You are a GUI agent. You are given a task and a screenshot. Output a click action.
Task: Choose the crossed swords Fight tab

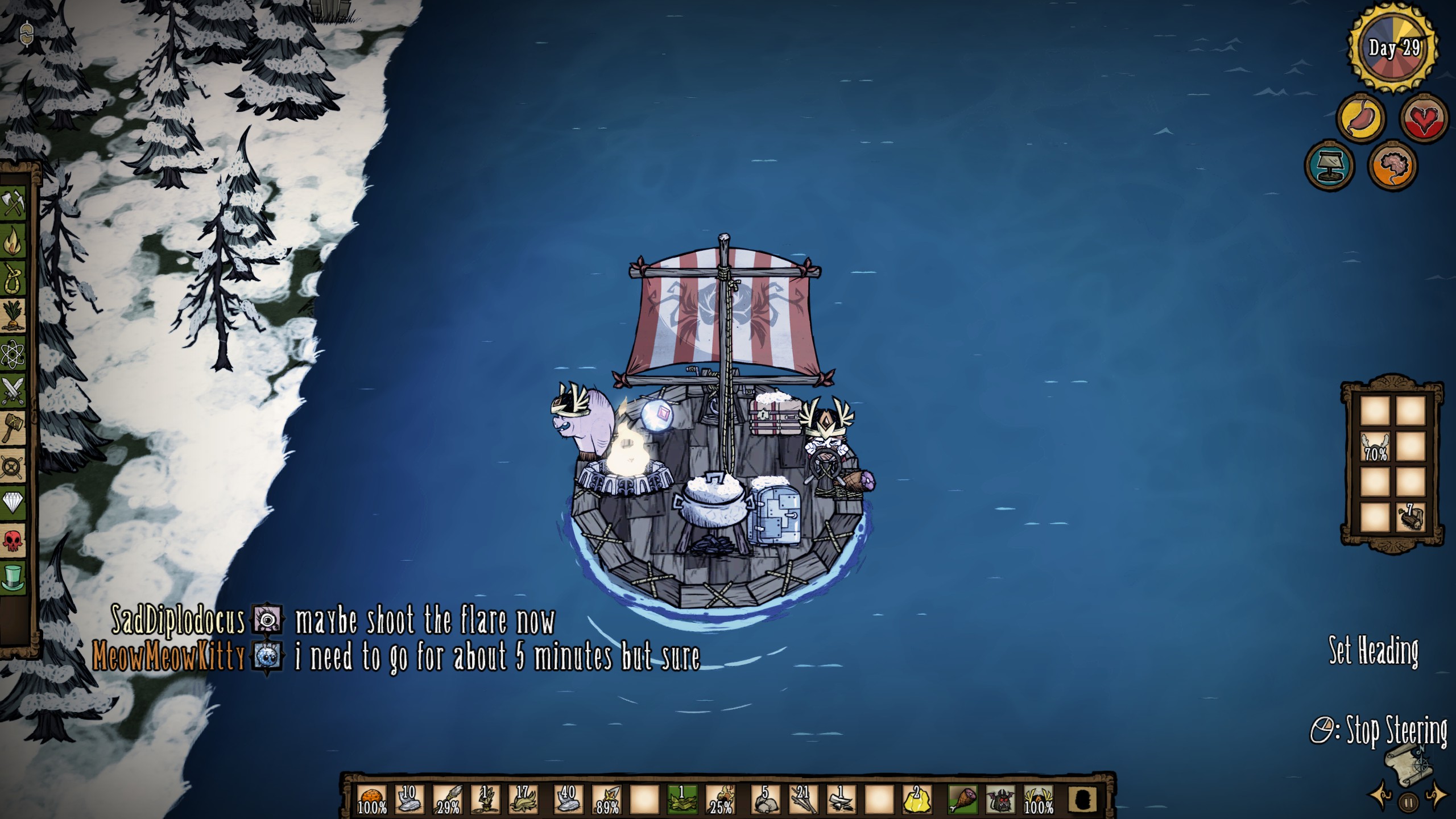14,391
